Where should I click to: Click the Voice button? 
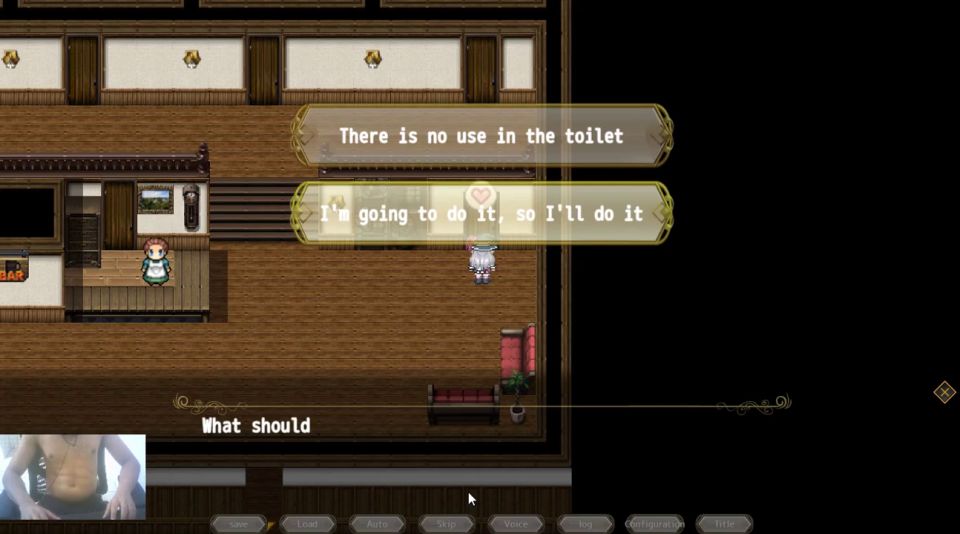(516, 524)
